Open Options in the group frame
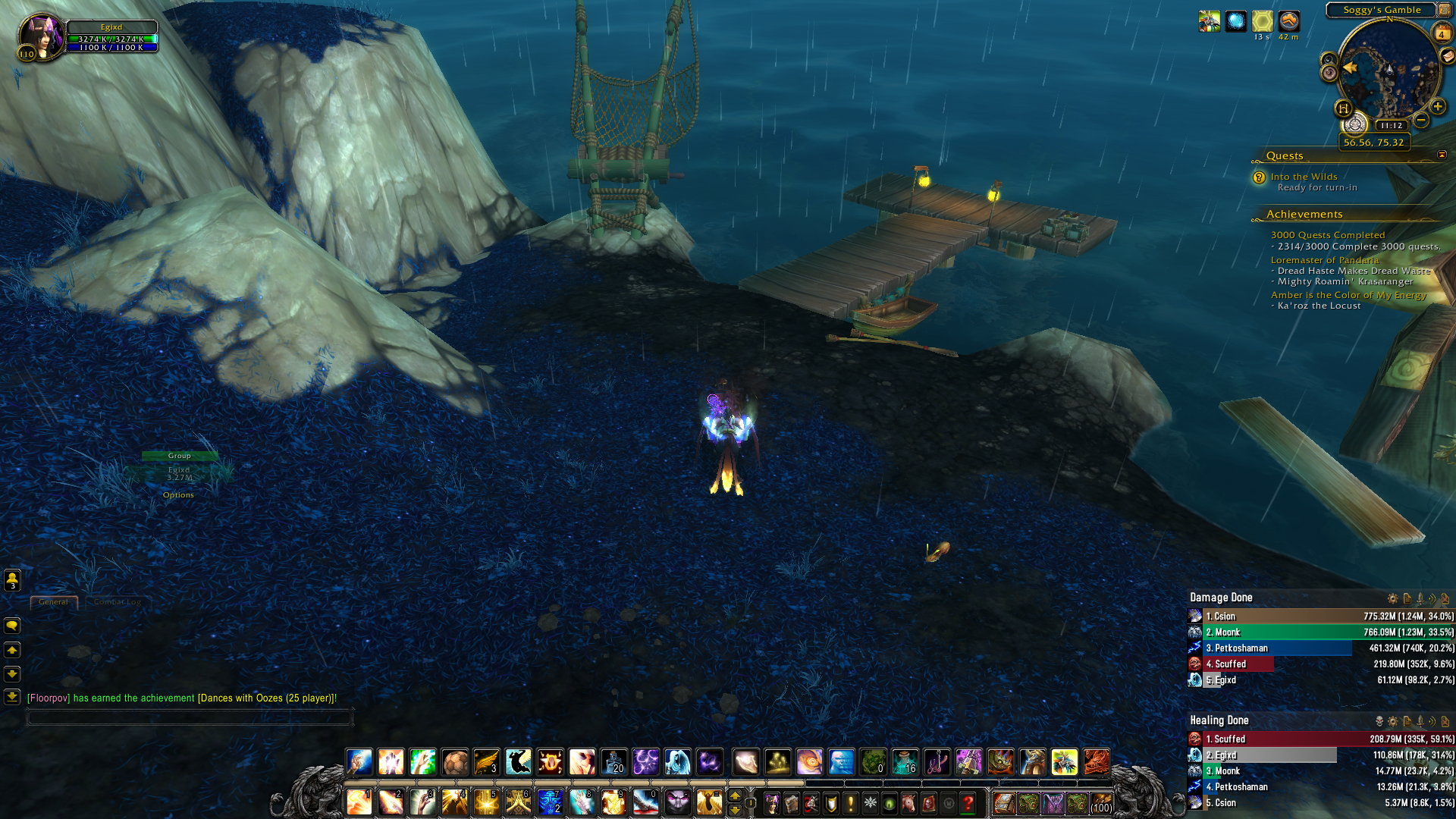This screenshot has height=819, width=1456. [x=178, y=495]
